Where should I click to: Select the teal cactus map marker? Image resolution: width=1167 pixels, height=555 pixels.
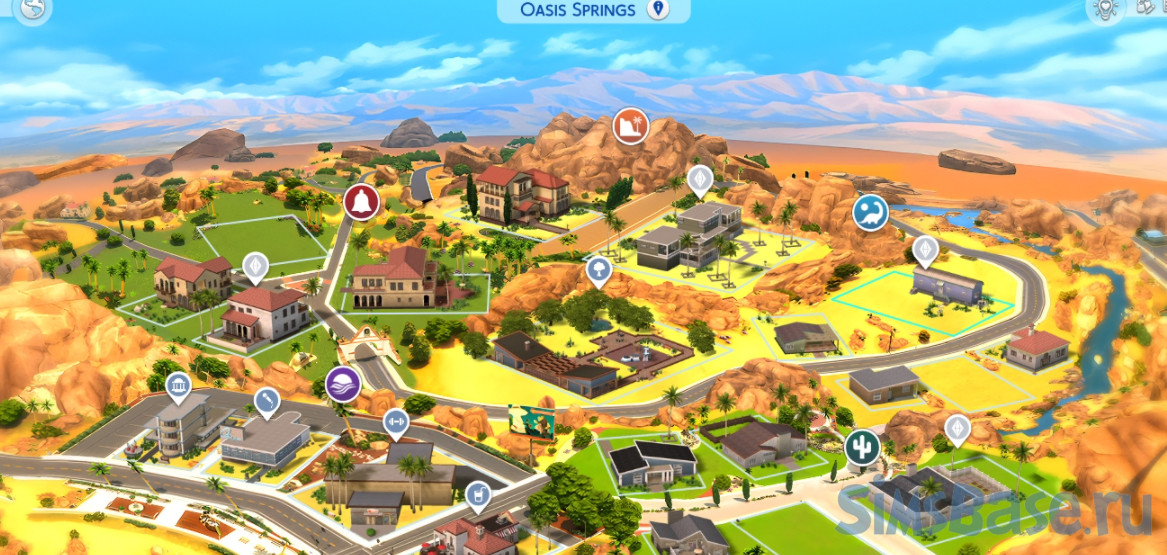[x=860, y=447]
